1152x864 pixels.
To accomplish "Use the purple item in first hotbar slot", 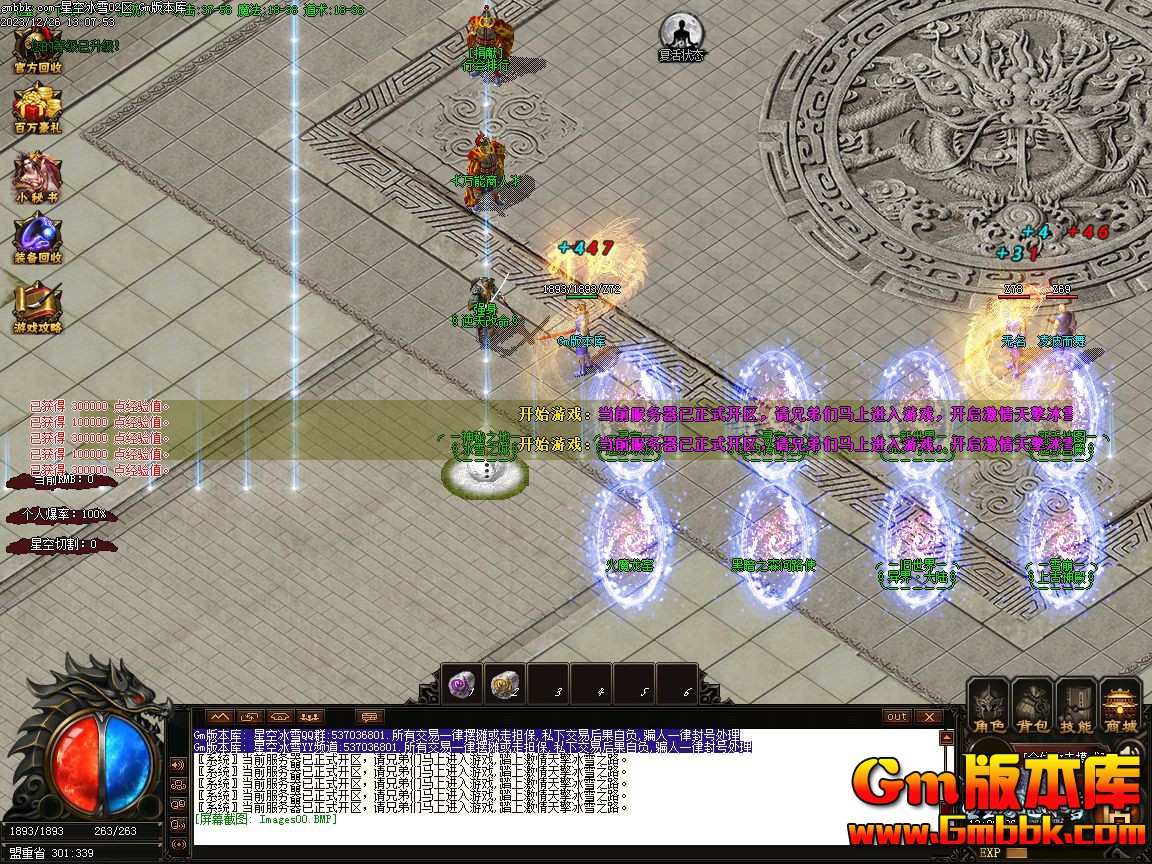I will 462,684.
